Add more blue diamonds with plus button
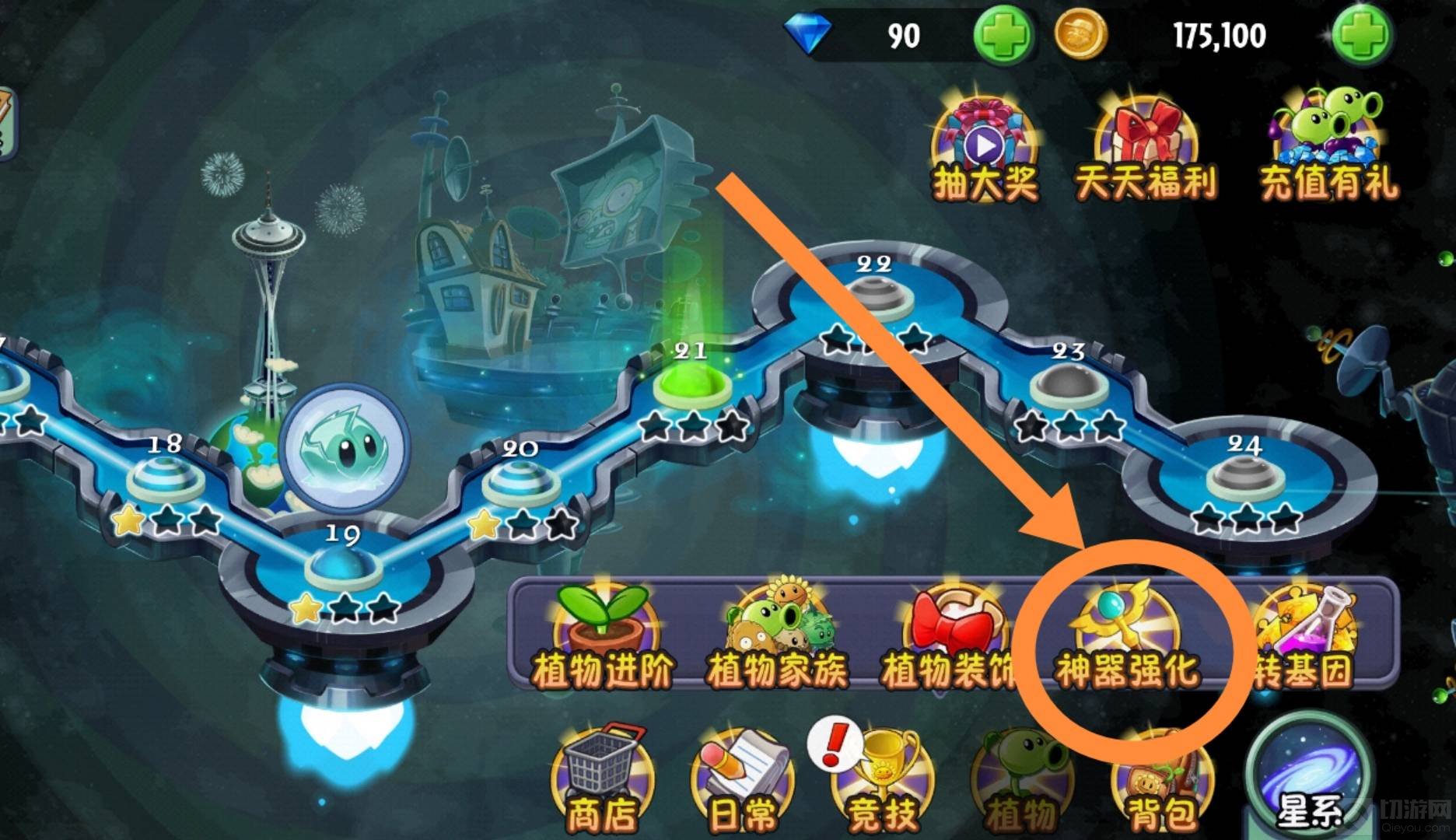The height and width of the screenshot is (840, 1456). tap(1004, 35)
